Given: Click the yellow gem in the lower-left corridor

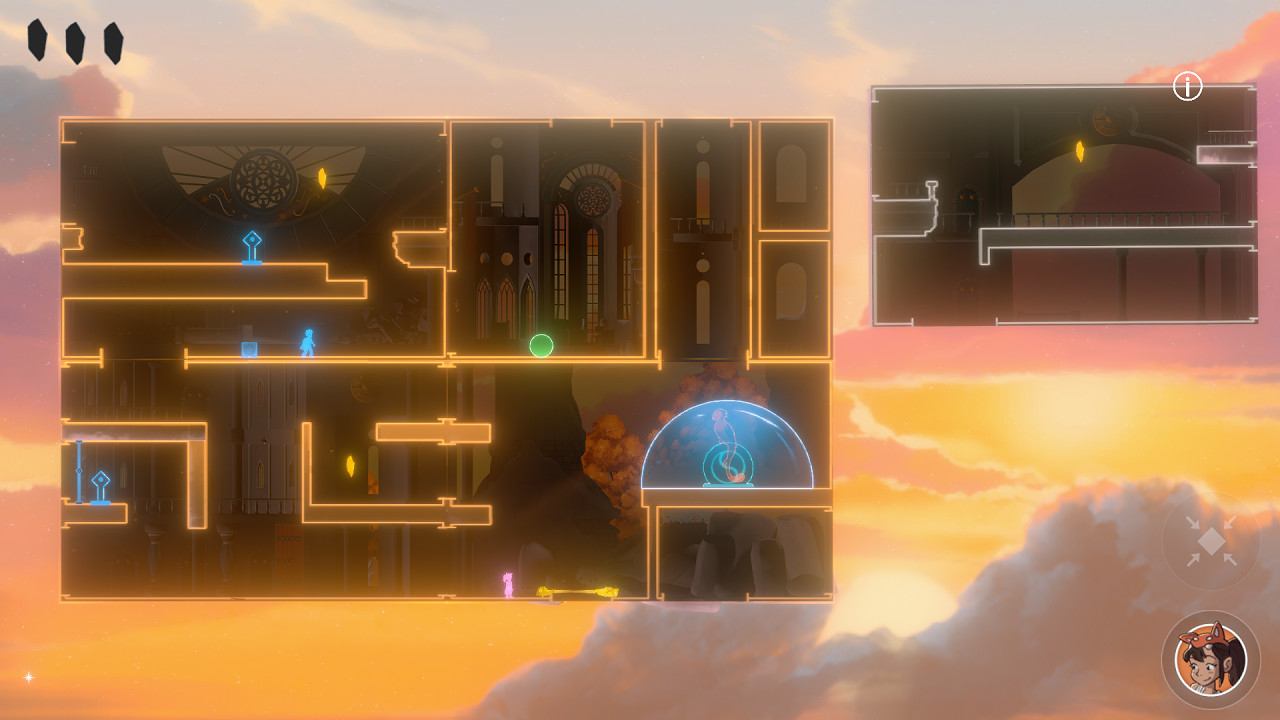Looking at the screenshot, I should pyautogui.click(x=352, y=464).
